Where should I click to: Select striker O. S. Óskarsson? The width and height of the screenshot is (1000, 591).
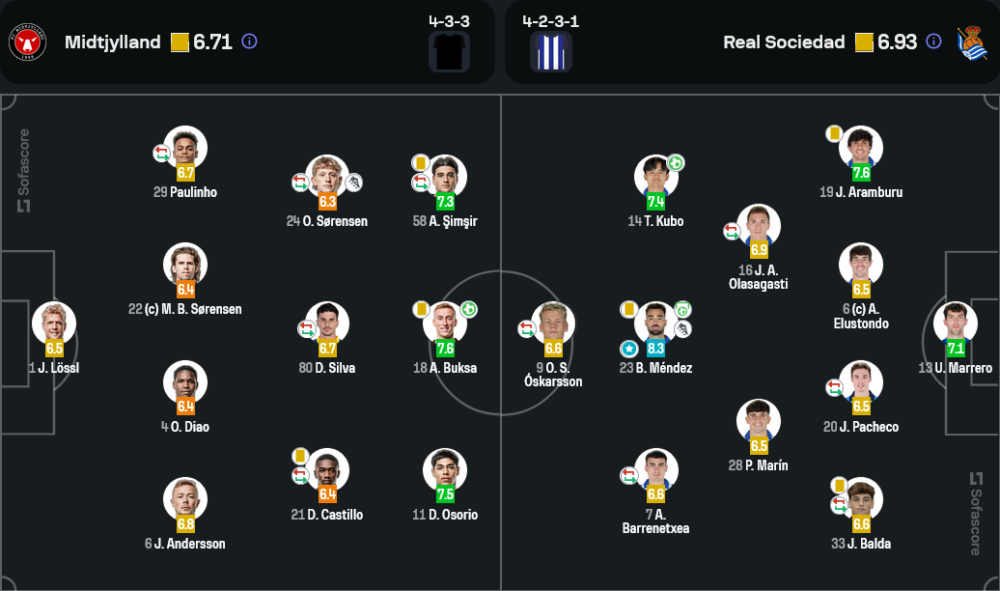pos(553,324)
